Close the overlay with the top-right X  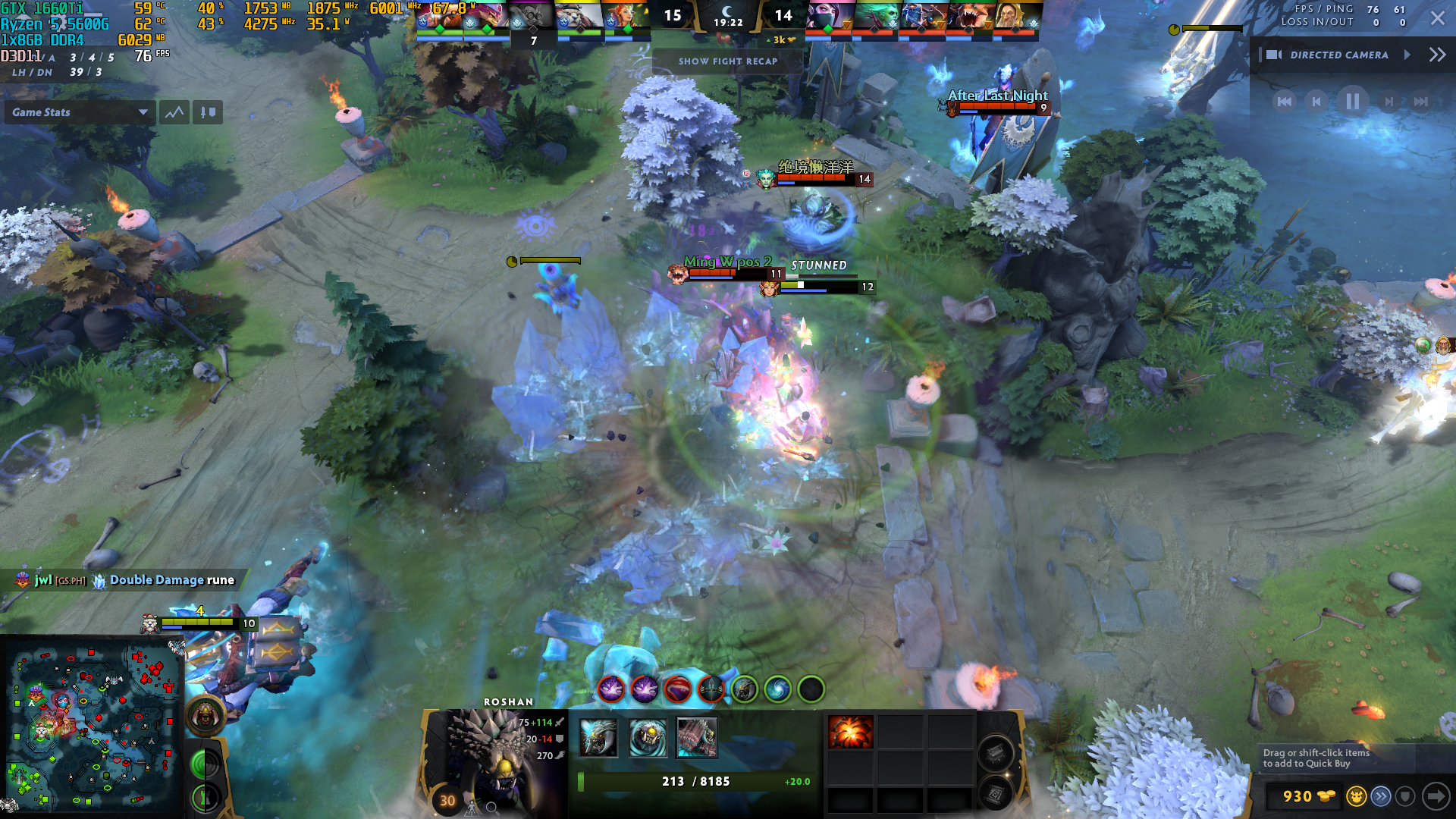(x=1437, y=18)
